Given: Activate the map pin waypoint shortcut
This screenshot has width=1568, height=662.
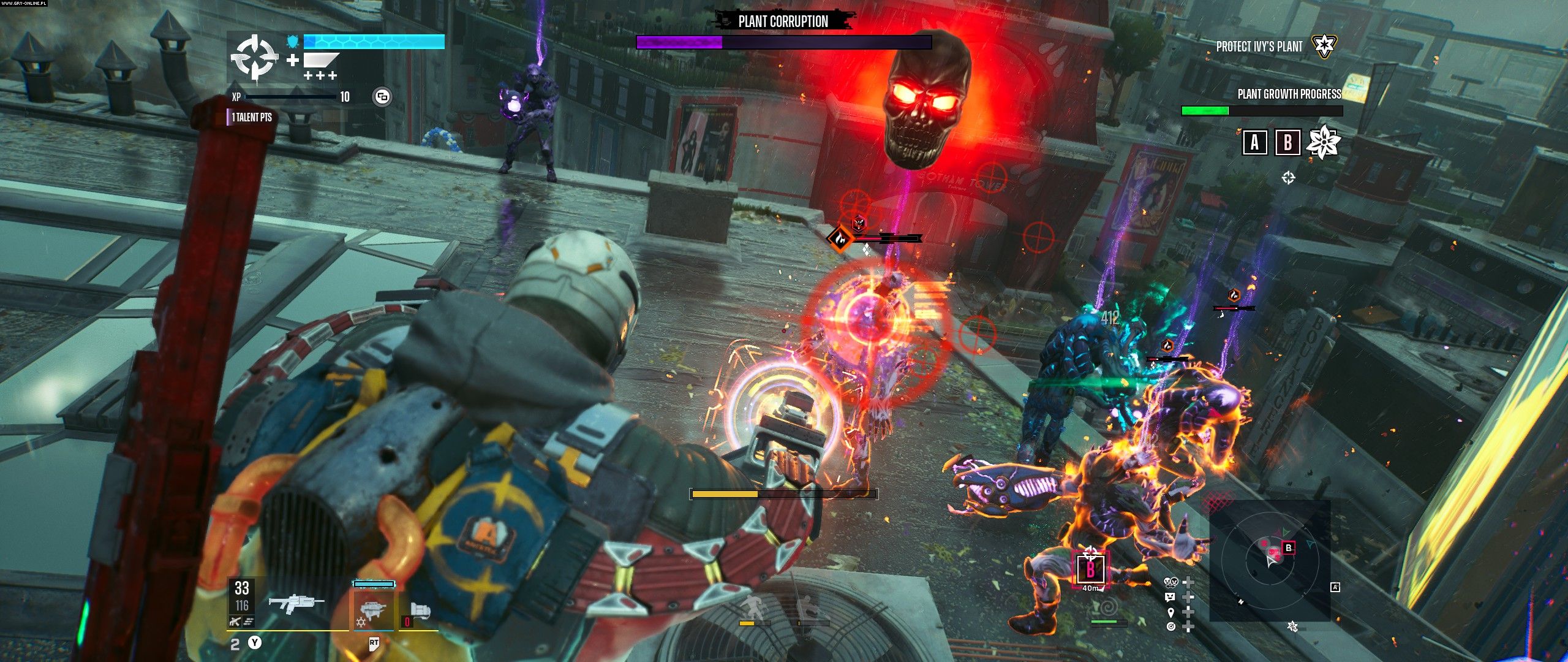Looking at the screenshot, I should (1170, 612).
